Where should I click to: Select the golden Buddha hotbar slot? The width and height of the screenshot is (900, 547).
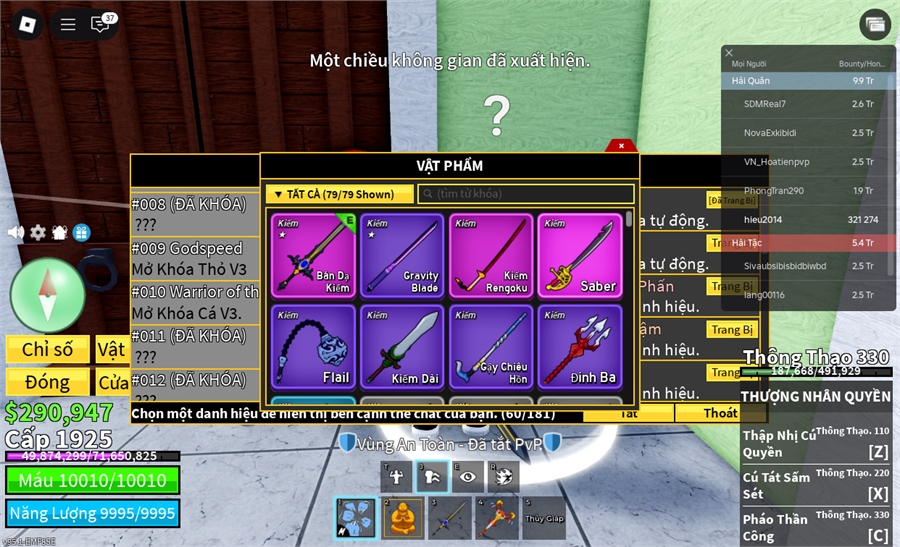[402, 518]
